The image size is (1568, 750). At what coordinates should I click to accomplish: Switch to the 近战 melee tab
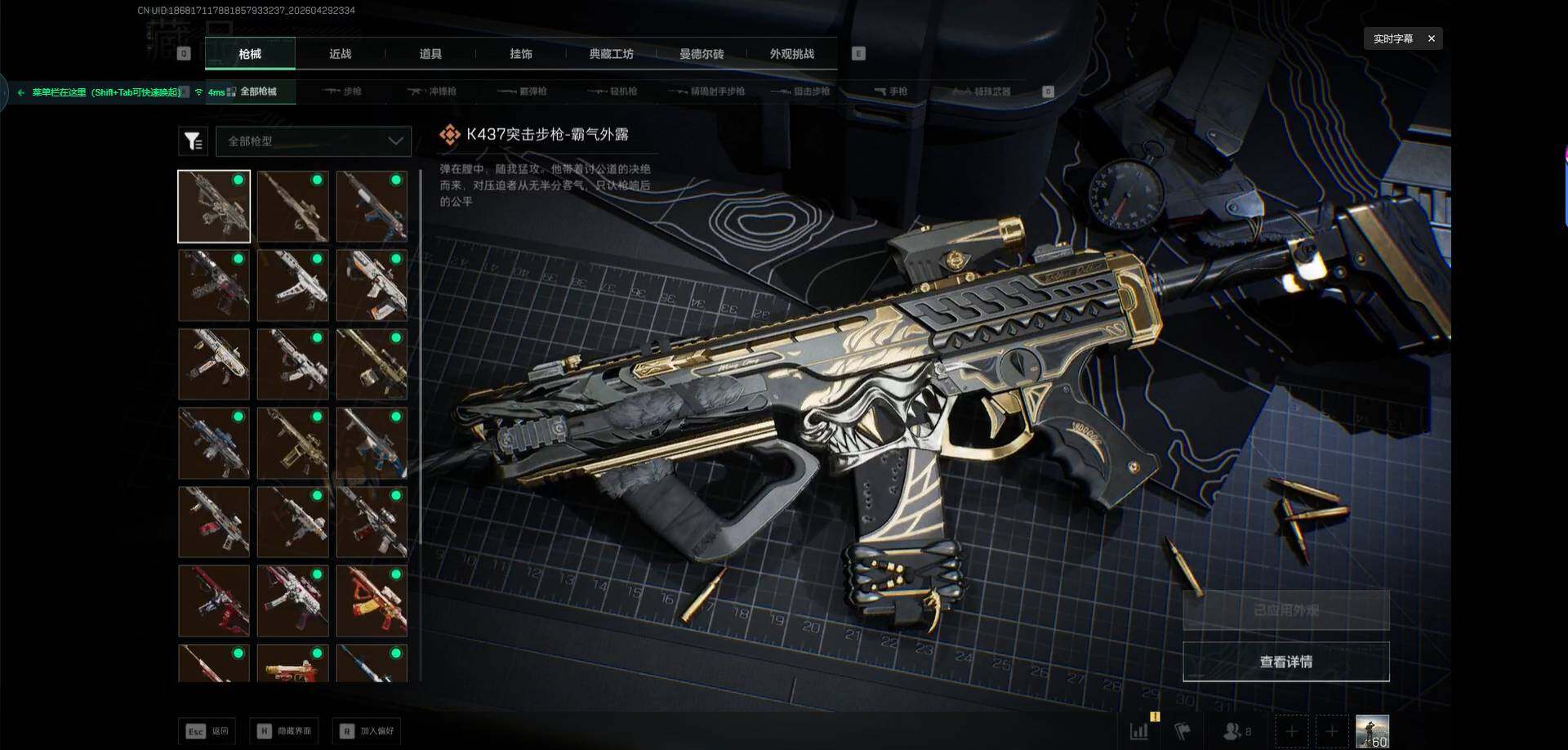point(340,54)
